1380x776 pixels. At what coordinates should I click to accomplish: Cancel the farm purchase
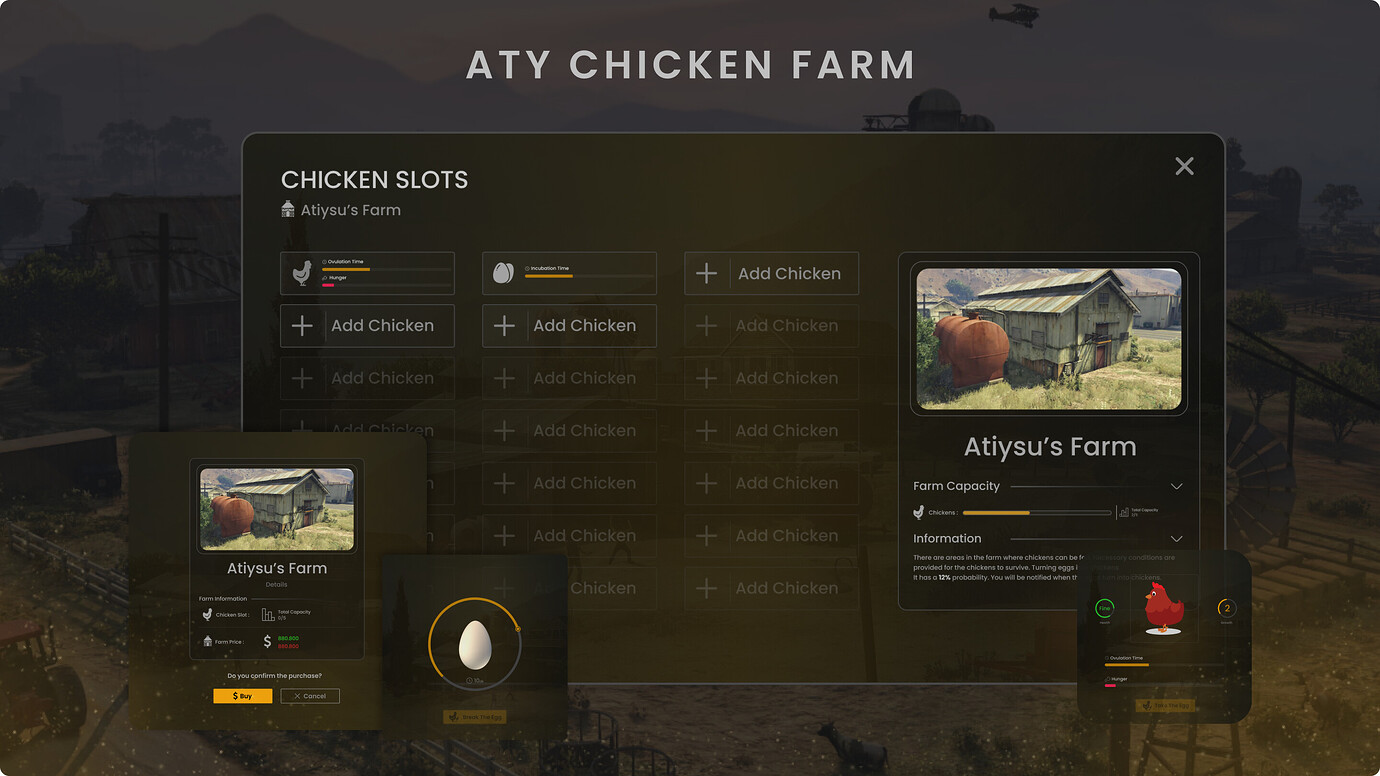tap(310, 696)
